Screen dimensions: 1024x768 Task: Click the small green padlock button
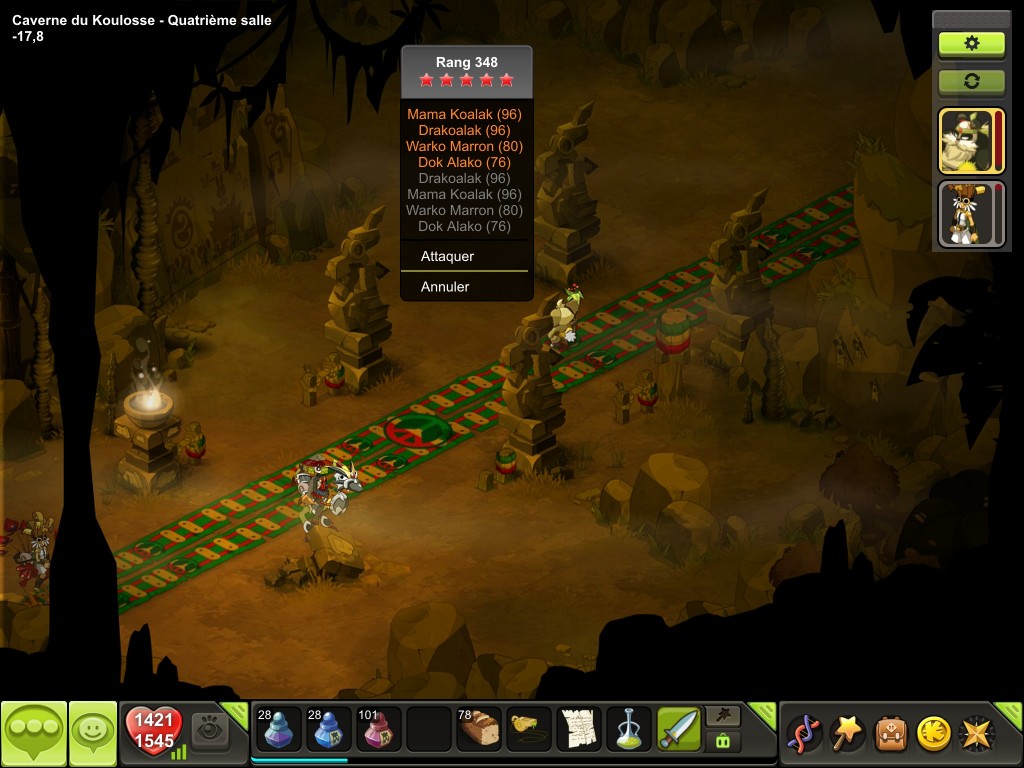pos(723,741)
